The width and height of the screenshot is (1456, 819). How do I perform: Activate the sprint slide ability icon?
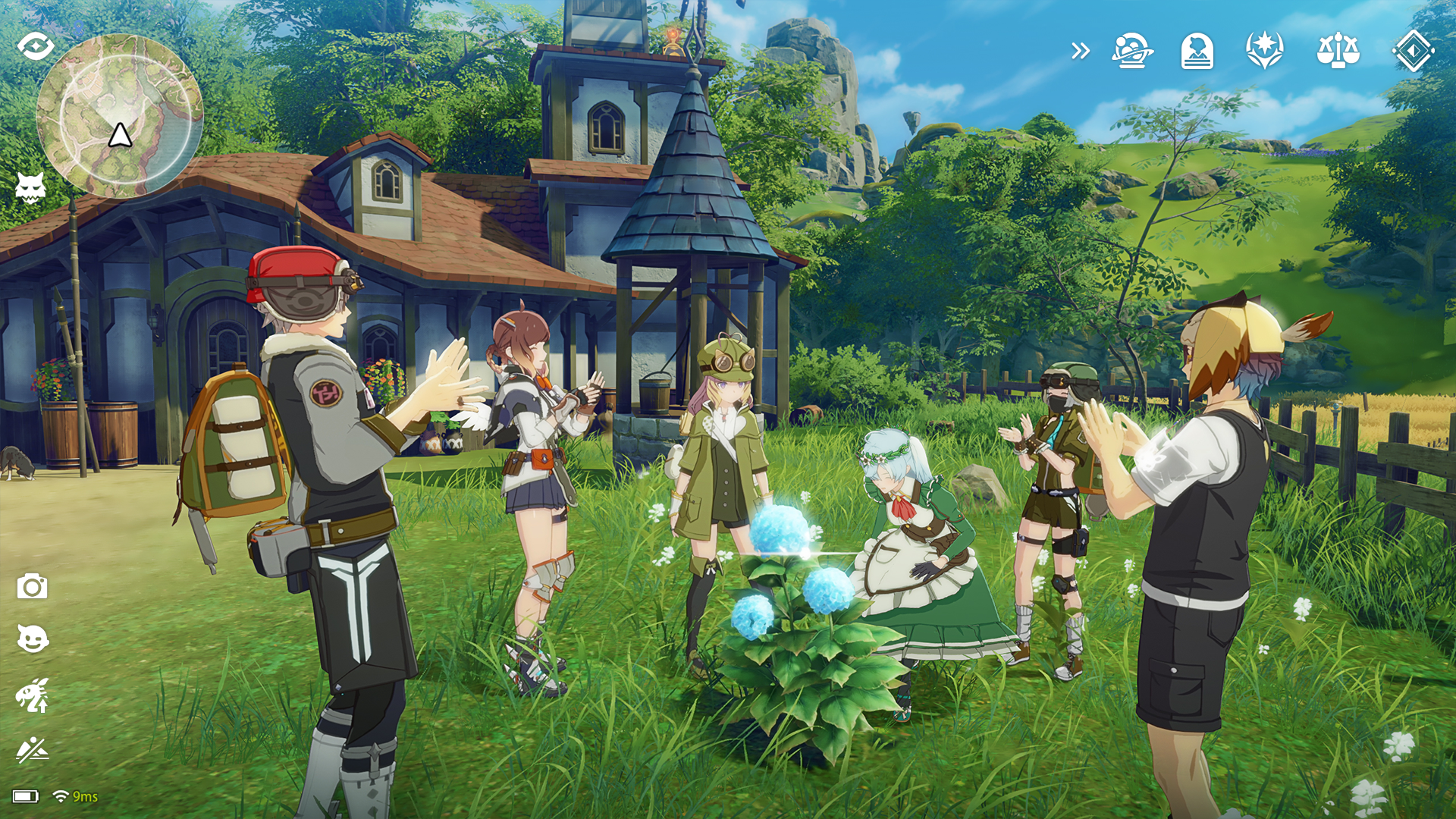click(32, 749)
